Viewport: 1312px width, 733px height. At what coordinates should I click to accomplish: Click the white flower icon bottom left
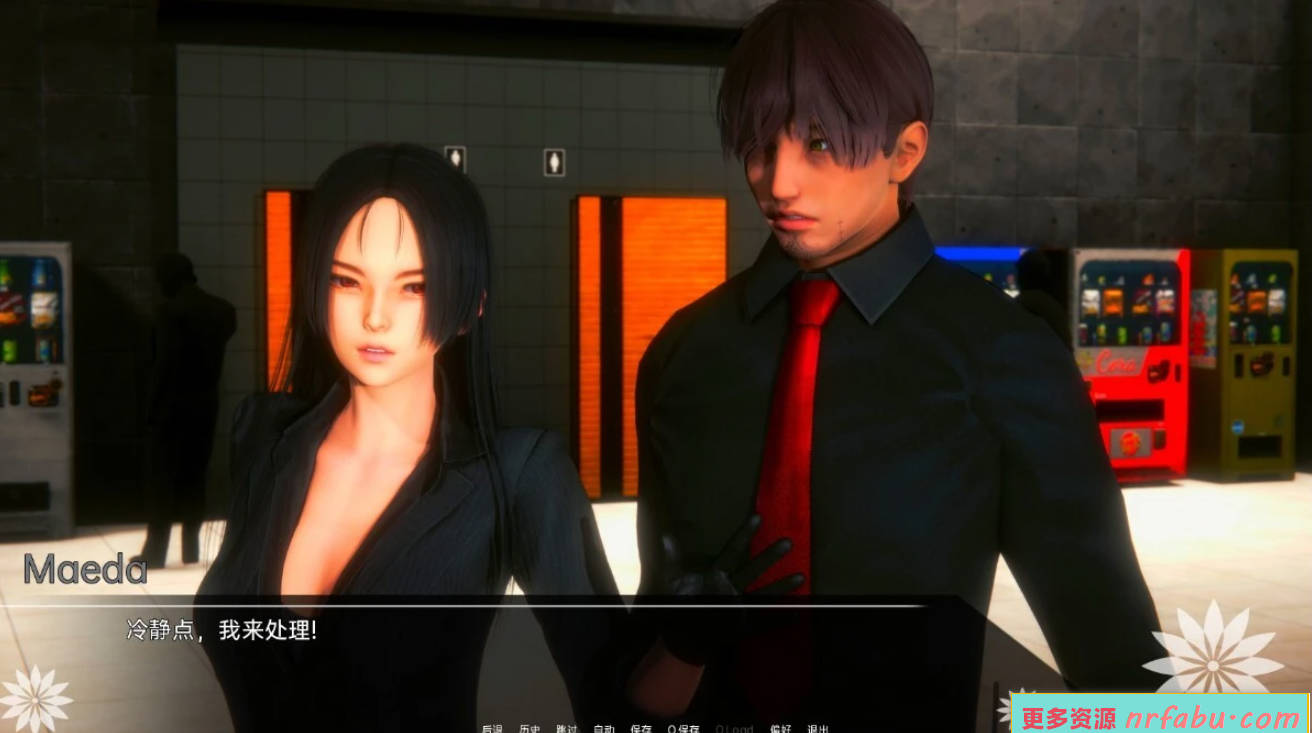(x=35, y=700)
